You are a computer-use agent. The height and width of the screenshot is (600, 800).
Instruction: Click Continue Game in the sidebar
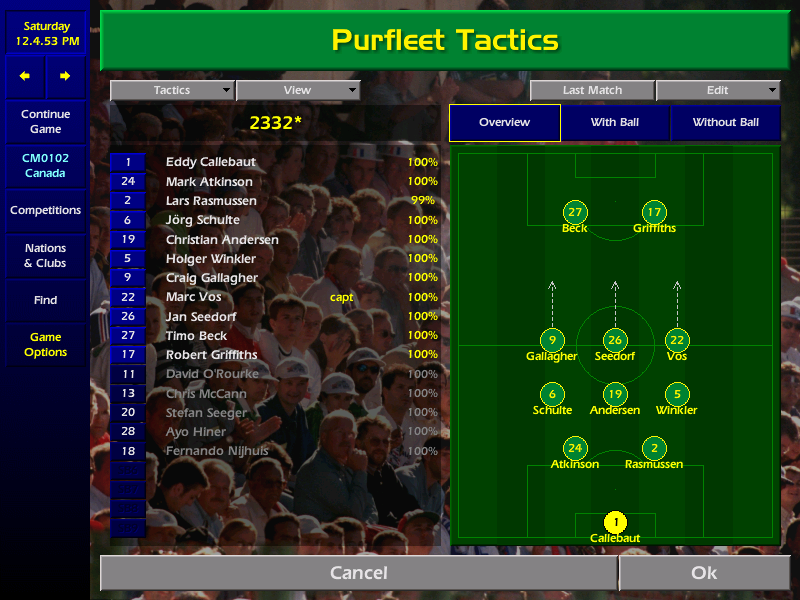45,122
